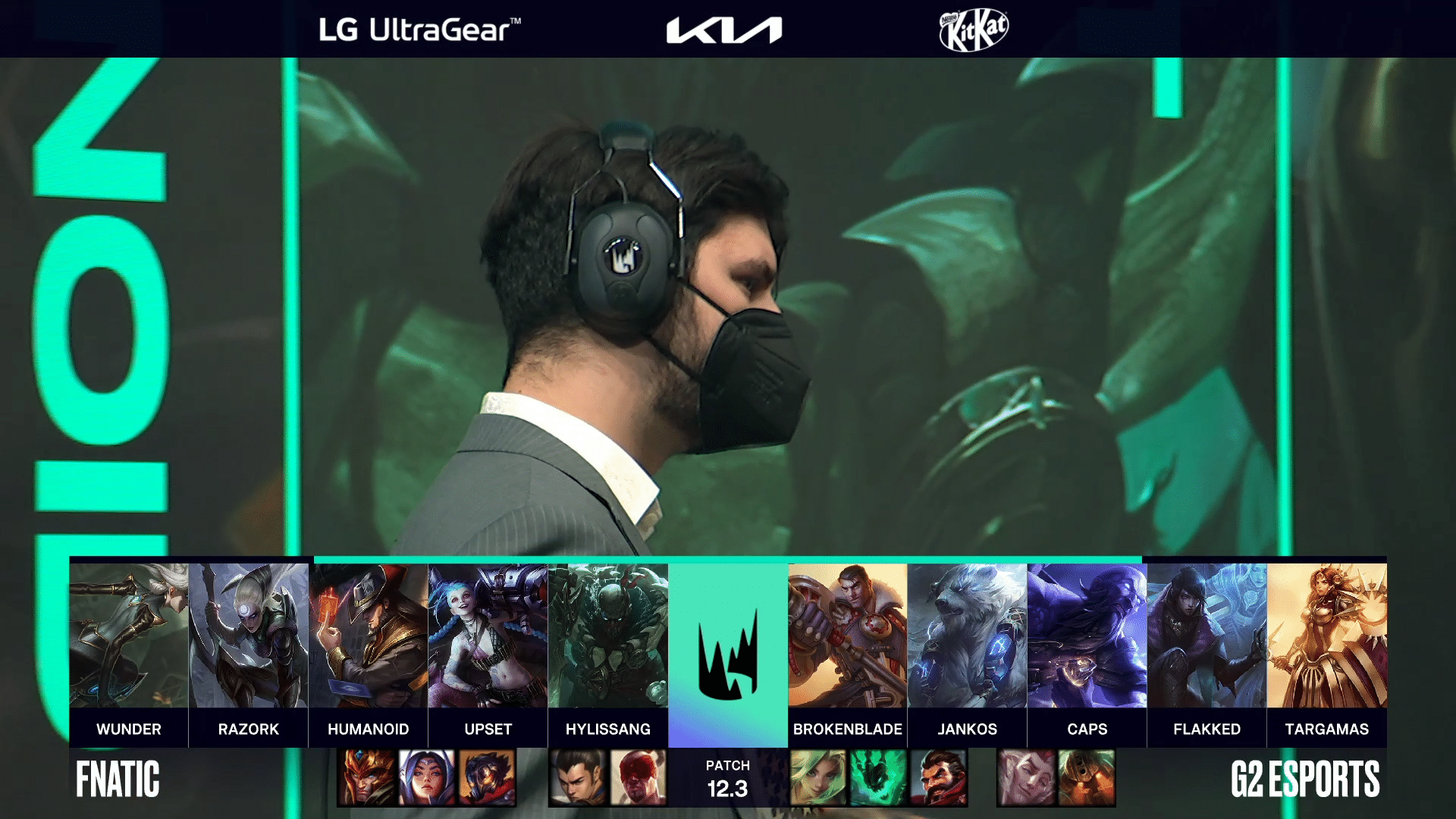1456x819 pixels.
Task: Click the LEC logo center tile
Action: tap(728, 654)
